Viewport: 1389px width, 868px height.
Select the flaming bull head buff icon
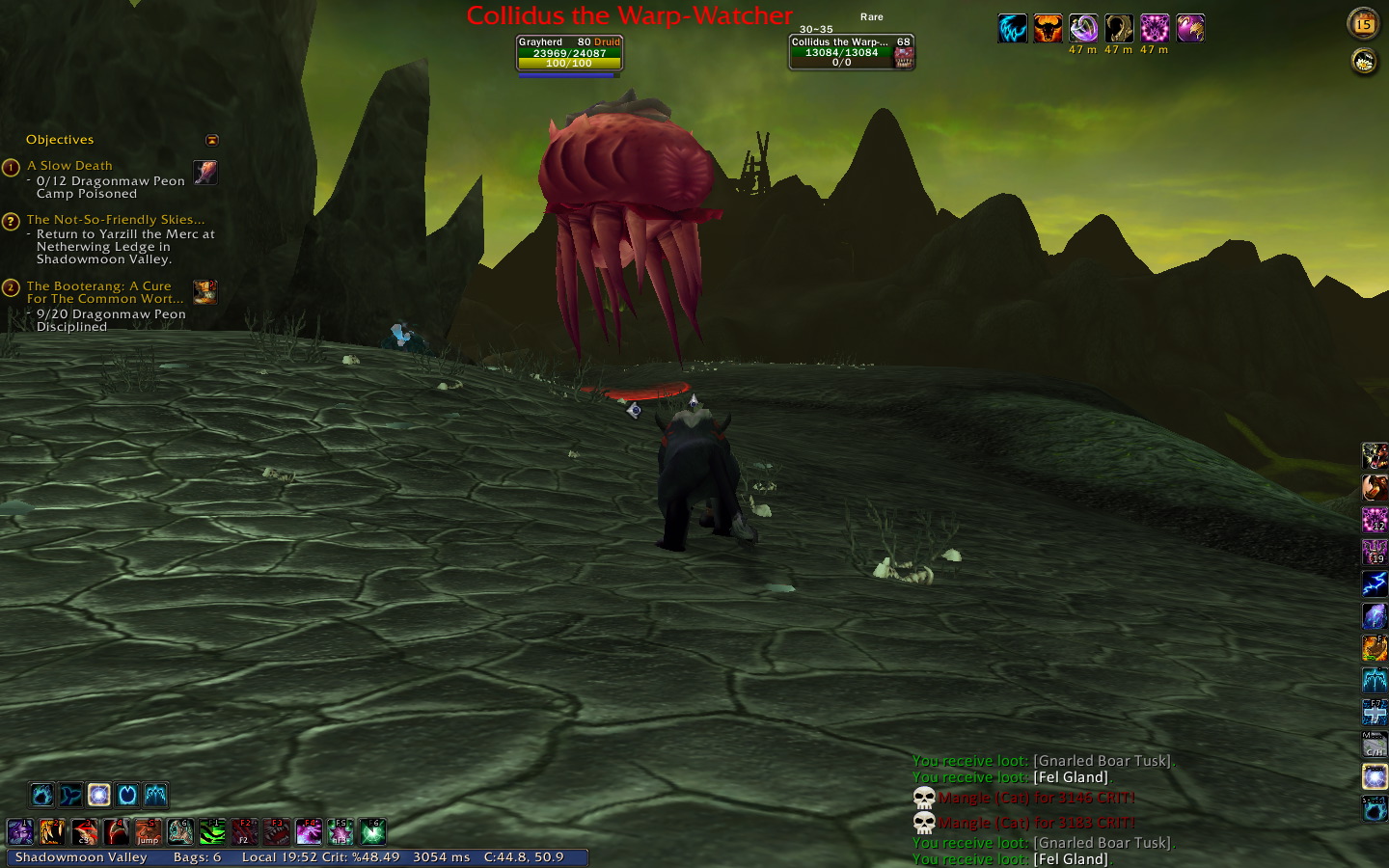coord(1048,29)
